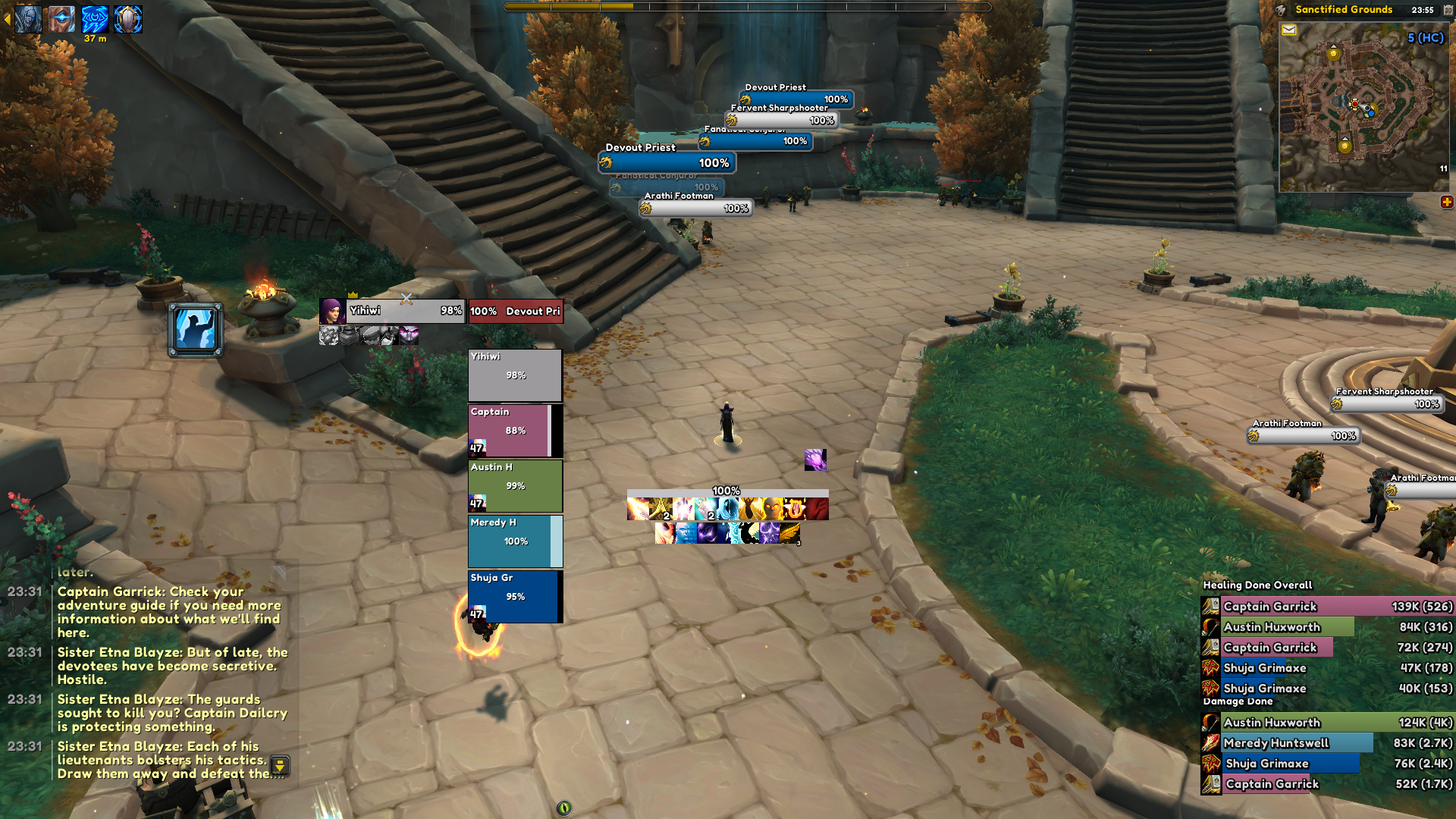Select Austin H in the party frames
Screen dimensions: 1456x819
tap(515, 485)
